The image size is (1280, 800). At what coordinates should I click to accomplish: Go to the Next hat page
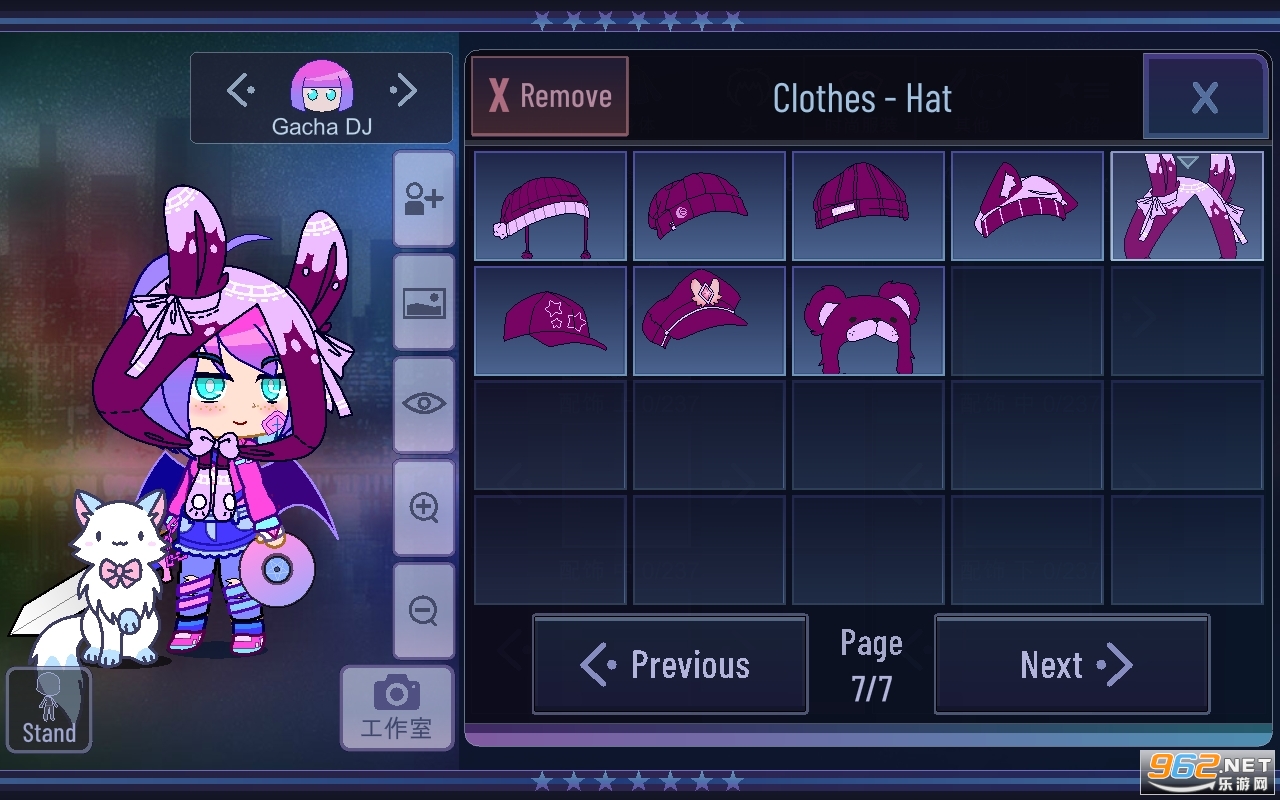tap(1072, 665)
